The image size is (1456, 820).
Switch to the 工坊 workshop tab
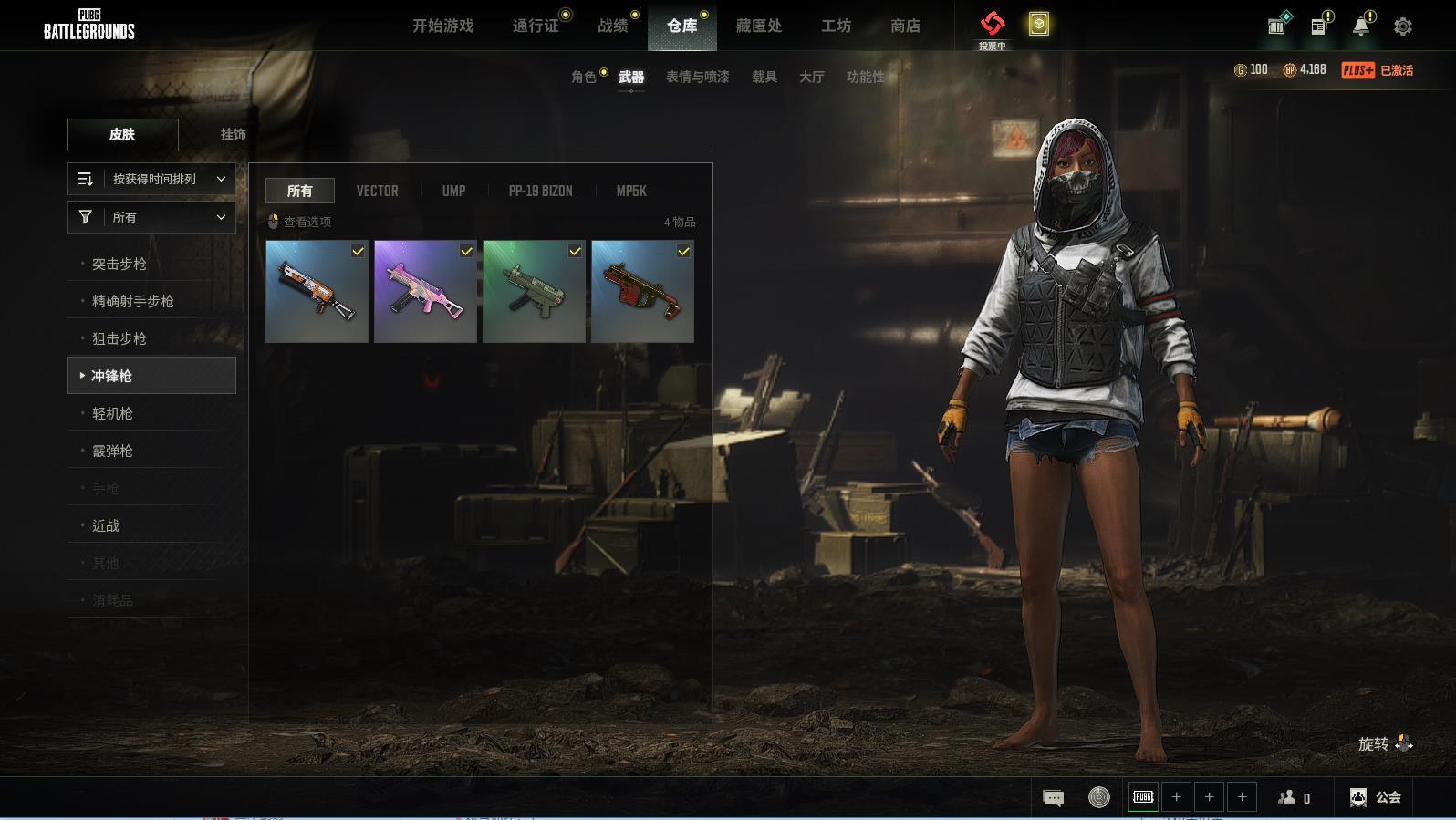point(836,26)
